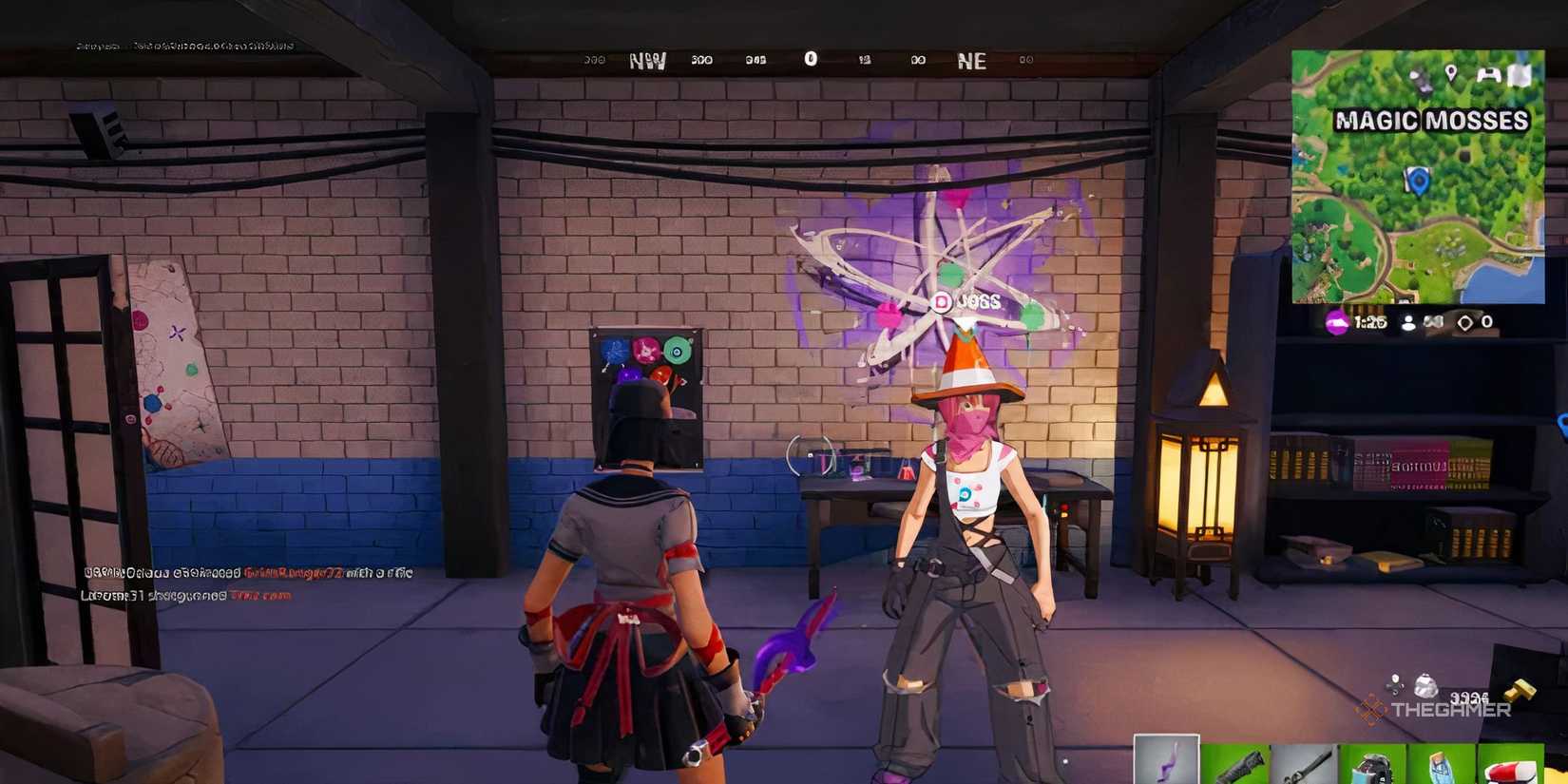Toggle the players remaining counter

(1408, 323)
